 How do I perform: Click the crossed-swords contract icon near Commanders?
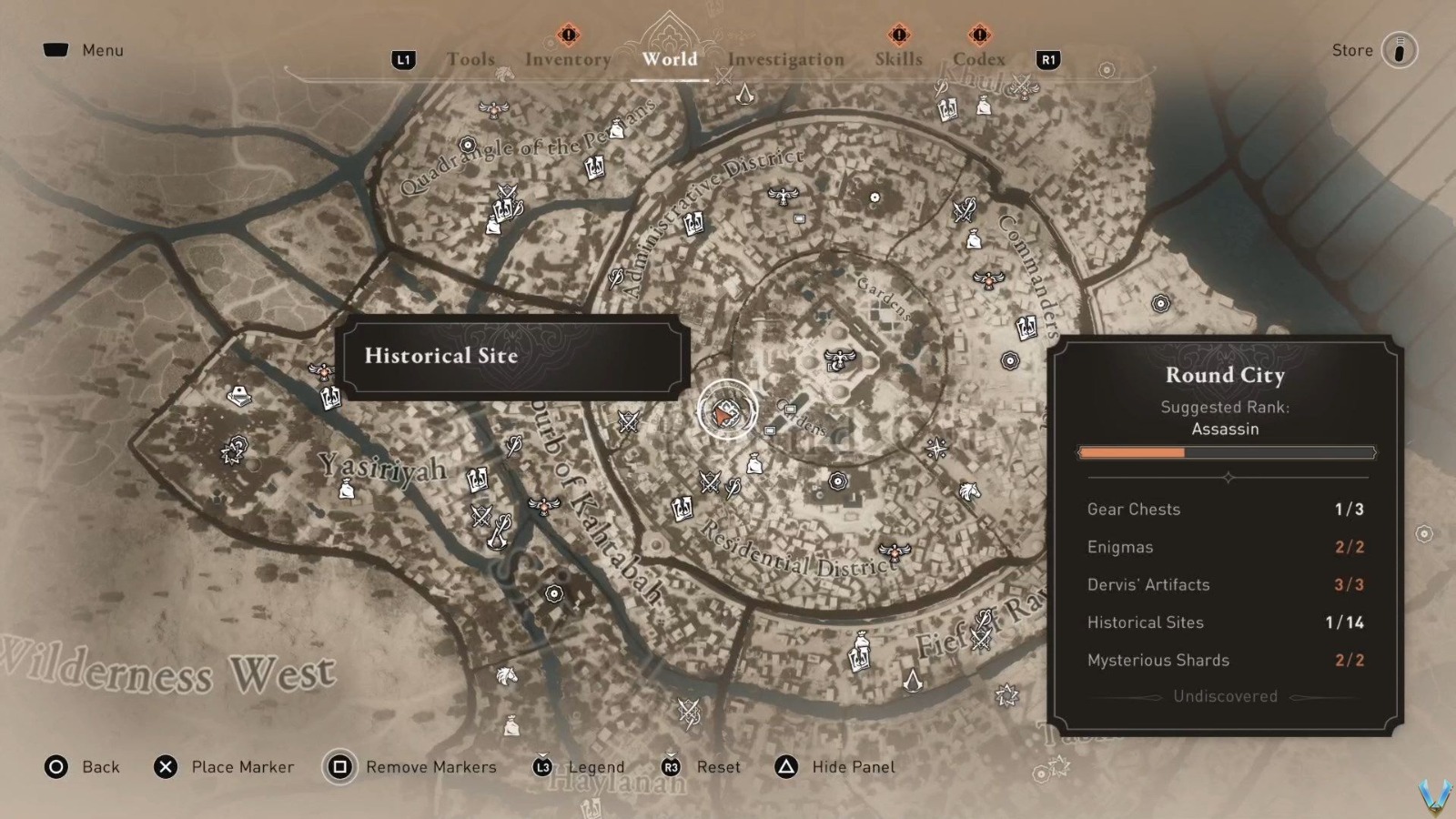coord(964,210)
